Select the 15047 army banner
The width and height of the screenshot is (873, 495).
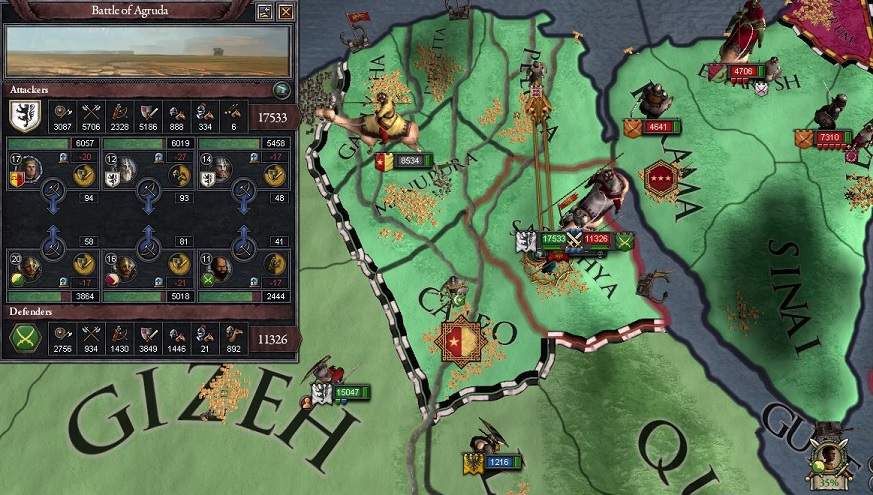(x=350, y=393)
